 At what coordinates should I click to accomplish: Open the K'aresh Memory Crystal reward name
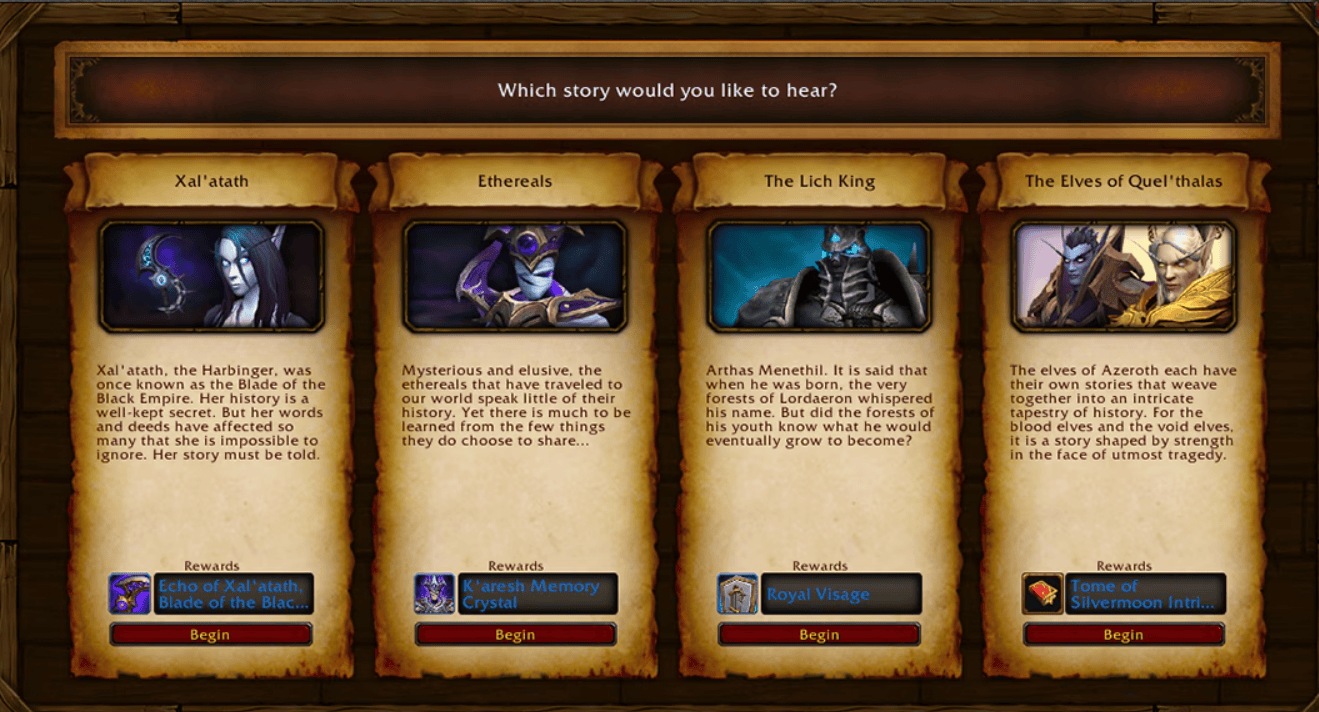pyautogui.click(x=537, y=594)
